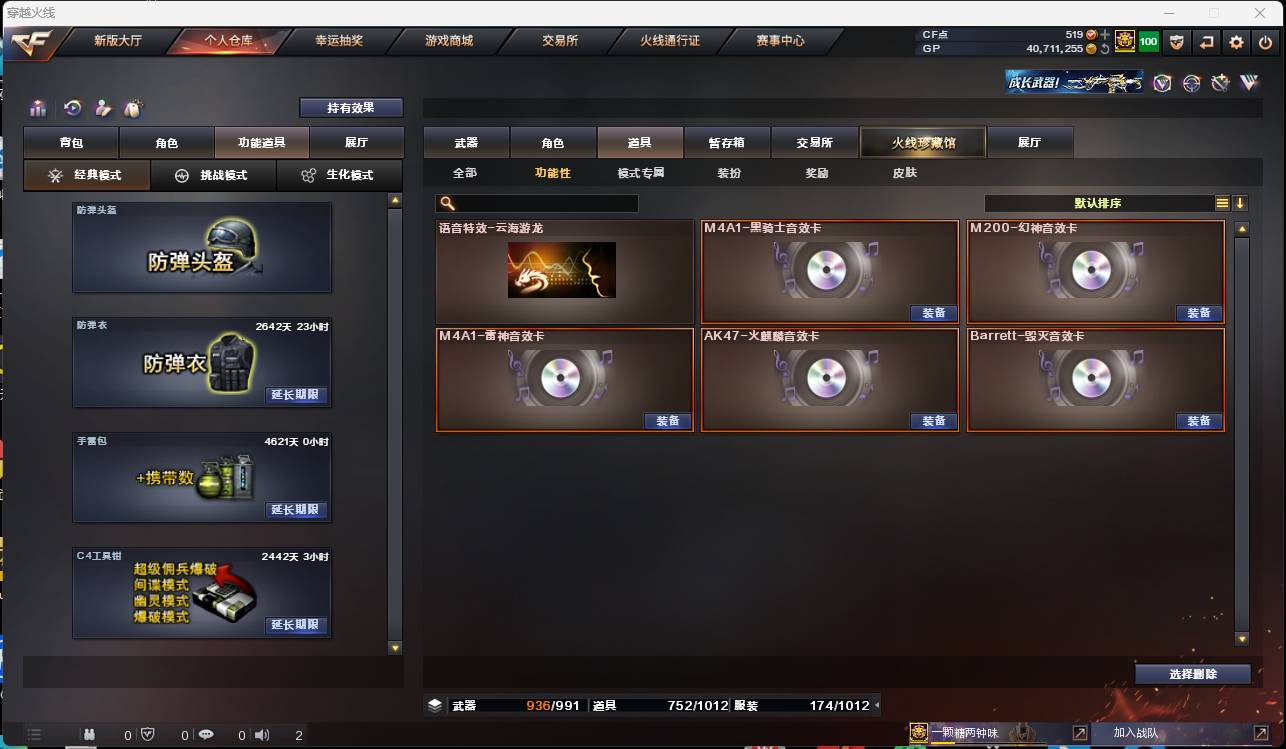Select the 功能性 filter tab
1286x749 pixels.
[x=553, y=172]
